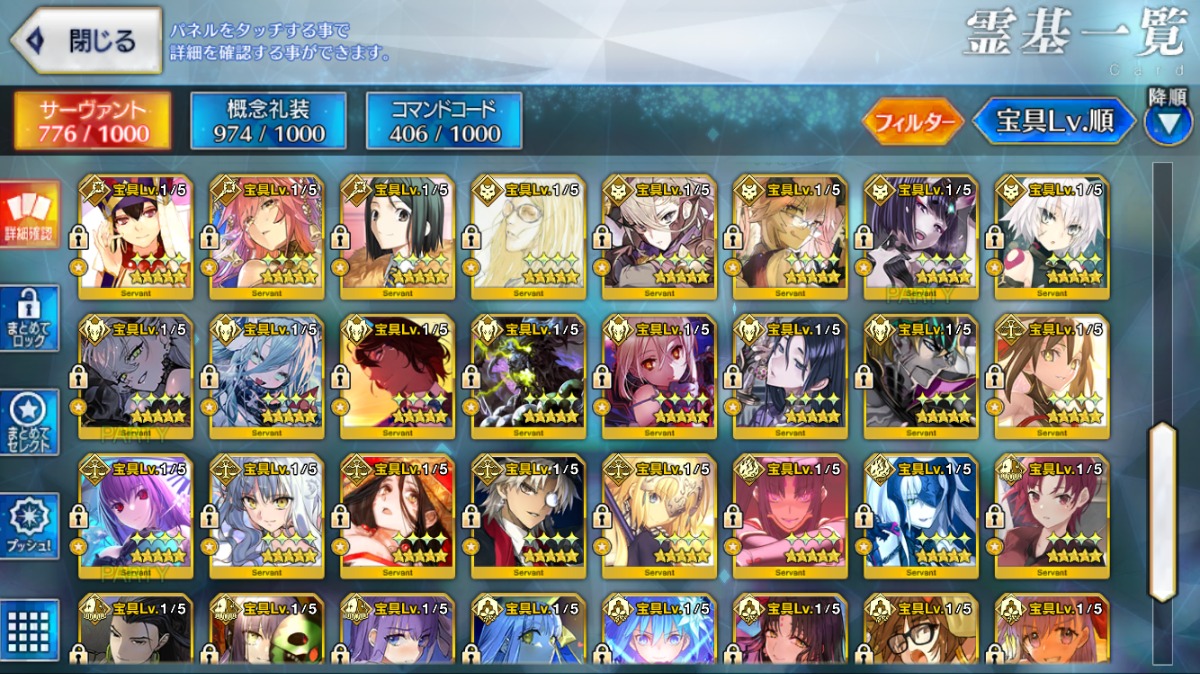Viewport: 1200px width, 674px height.
Task: Change the grid layout view icon
Action: tap(30, 630)
